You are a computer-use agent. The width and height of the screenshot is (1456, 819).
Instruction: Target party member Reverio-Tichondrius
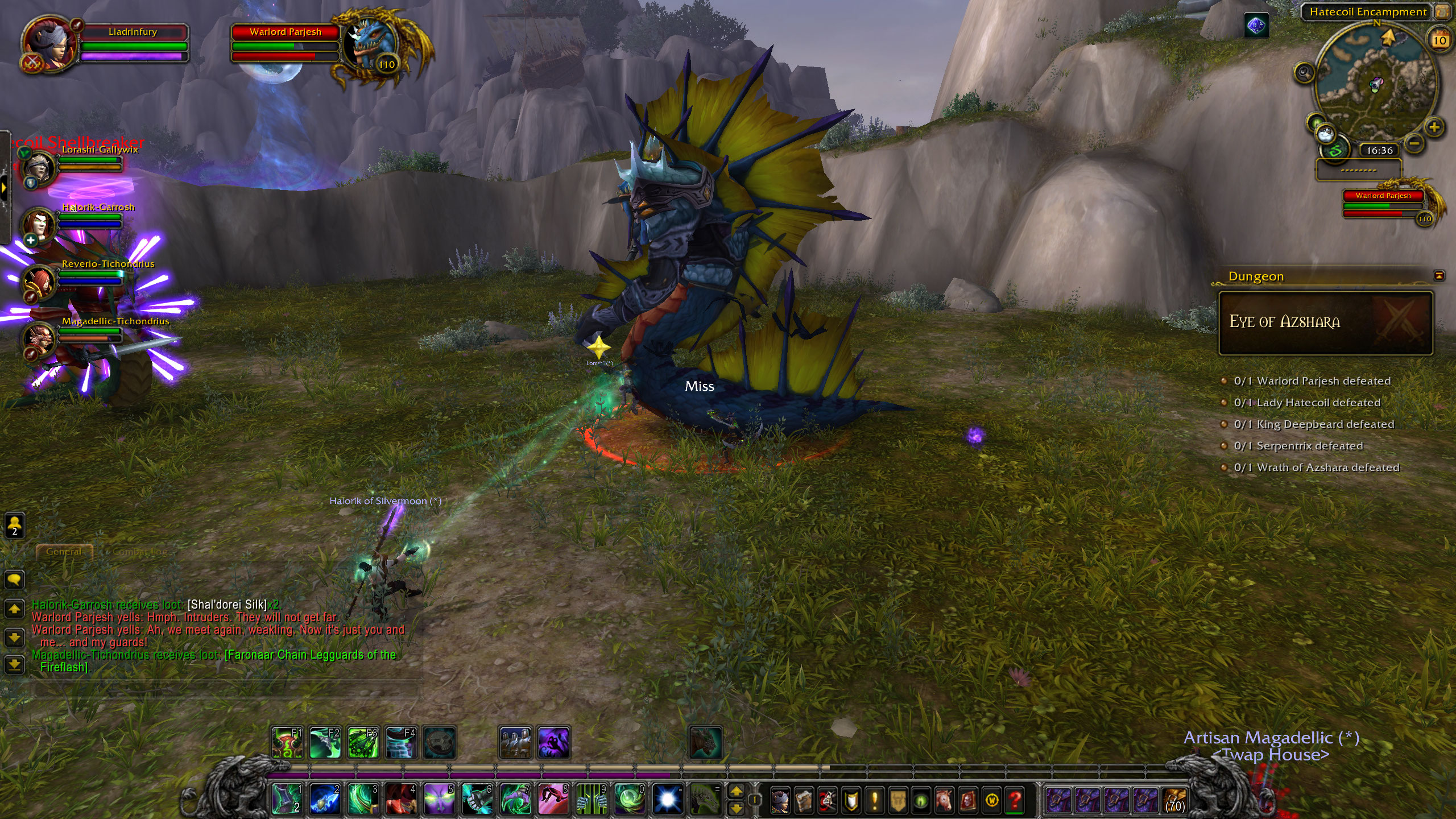pos(40,282)
